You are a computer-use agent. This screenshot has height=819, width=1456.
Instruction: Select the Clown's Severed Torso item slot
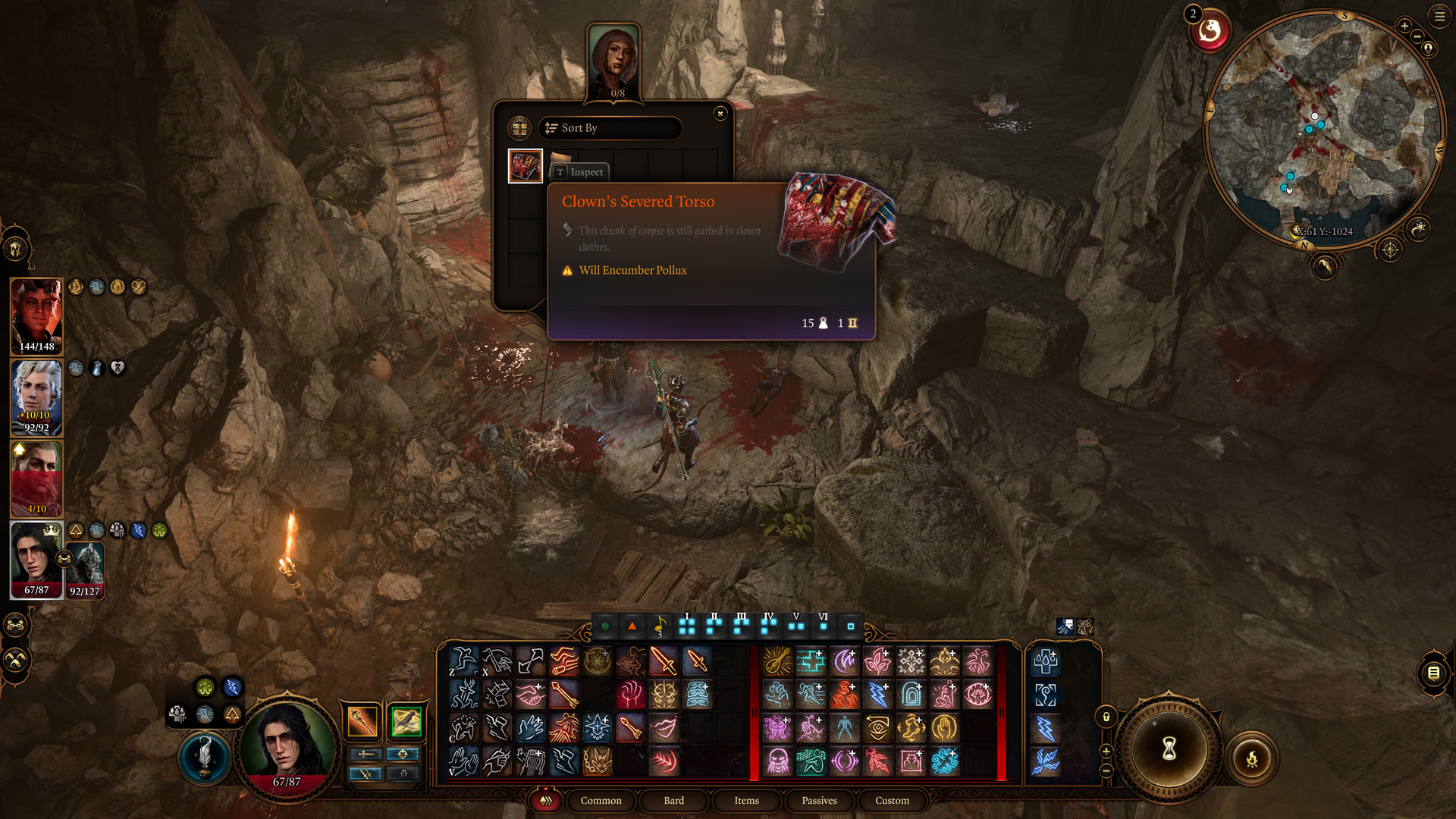(x=525, y=166)
